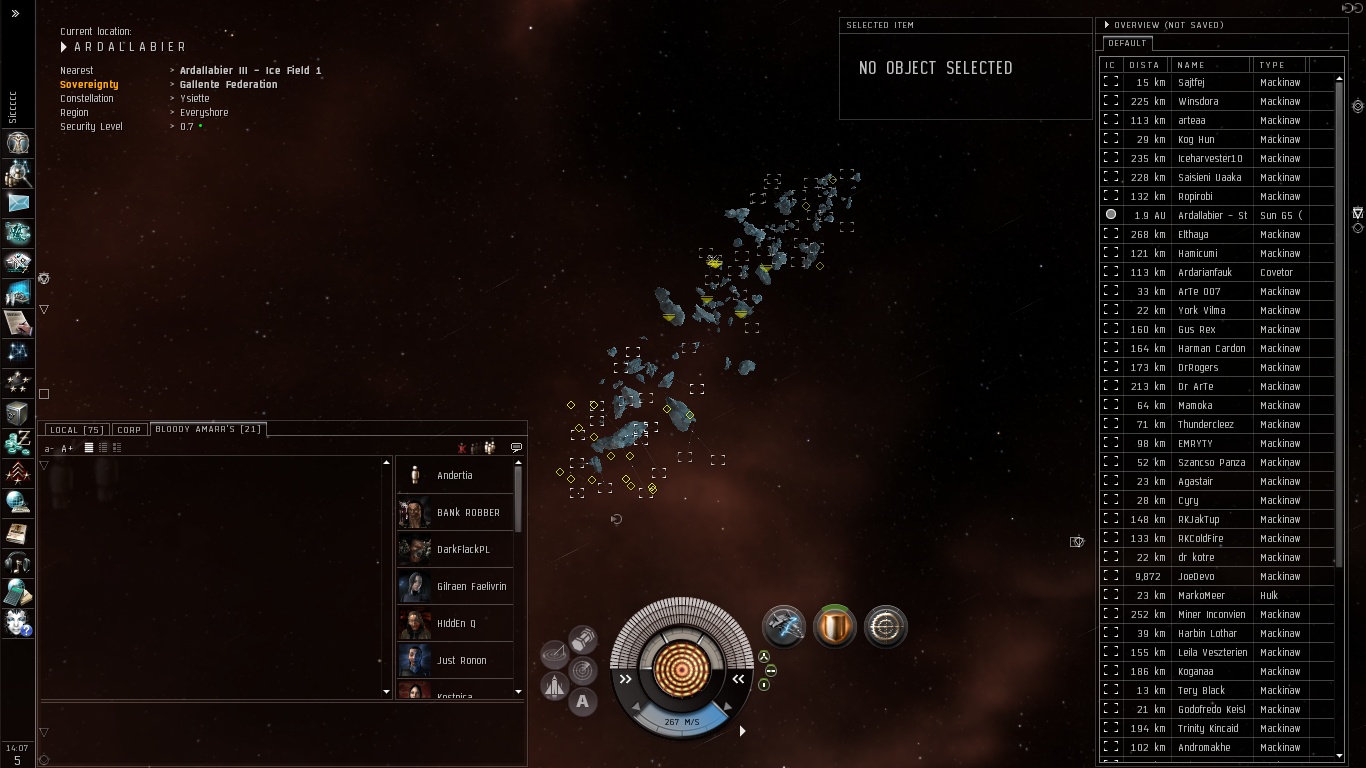This screenshot has height=768, width=1366.
Task: Select BANK ROBBER in the member list
Action: coord(467,512)
